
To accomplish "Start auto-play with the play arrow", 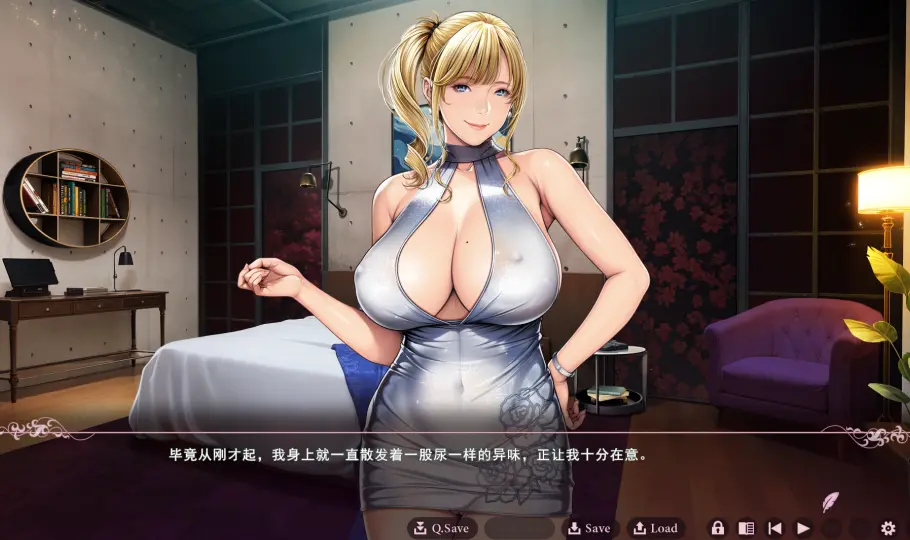I will (803, 528).
